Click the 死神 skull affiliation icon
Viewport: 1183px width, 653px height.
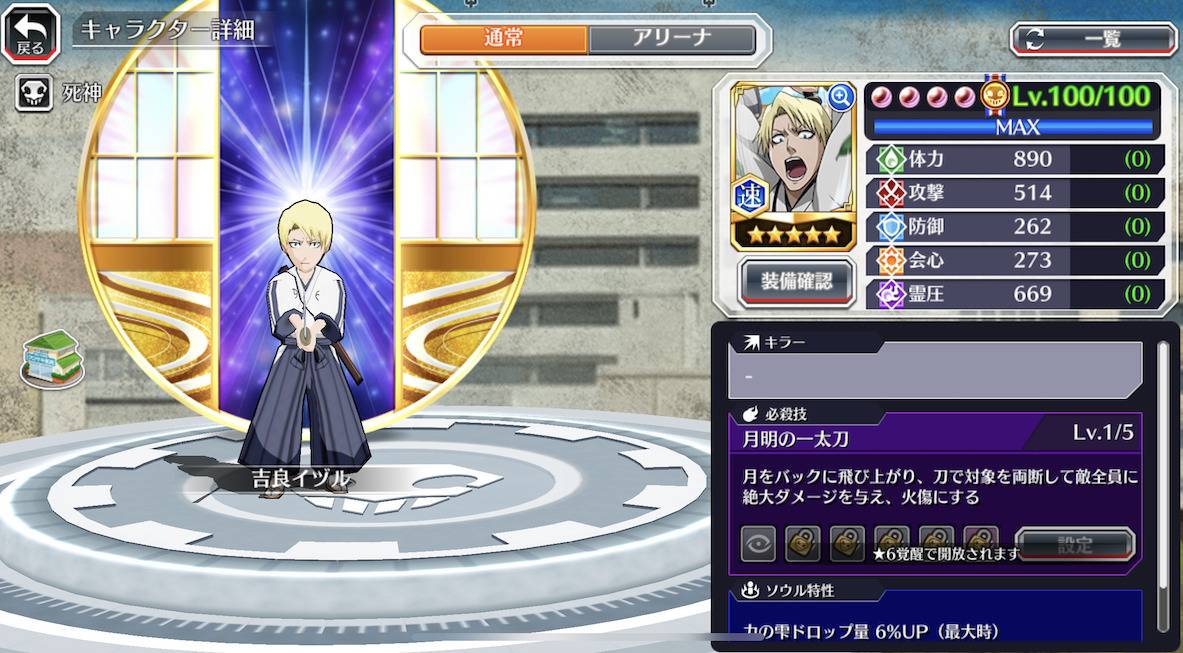click(x=34, y=95)
